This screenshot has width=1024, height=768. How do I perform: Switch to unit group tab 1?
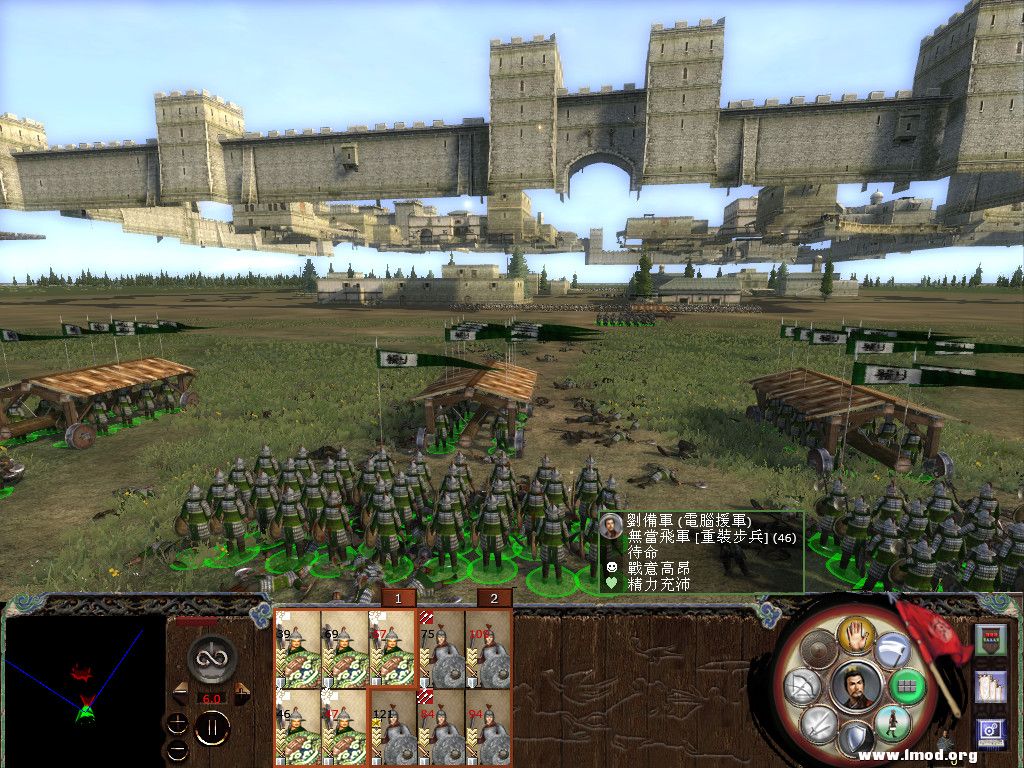[x=399, y=598]
